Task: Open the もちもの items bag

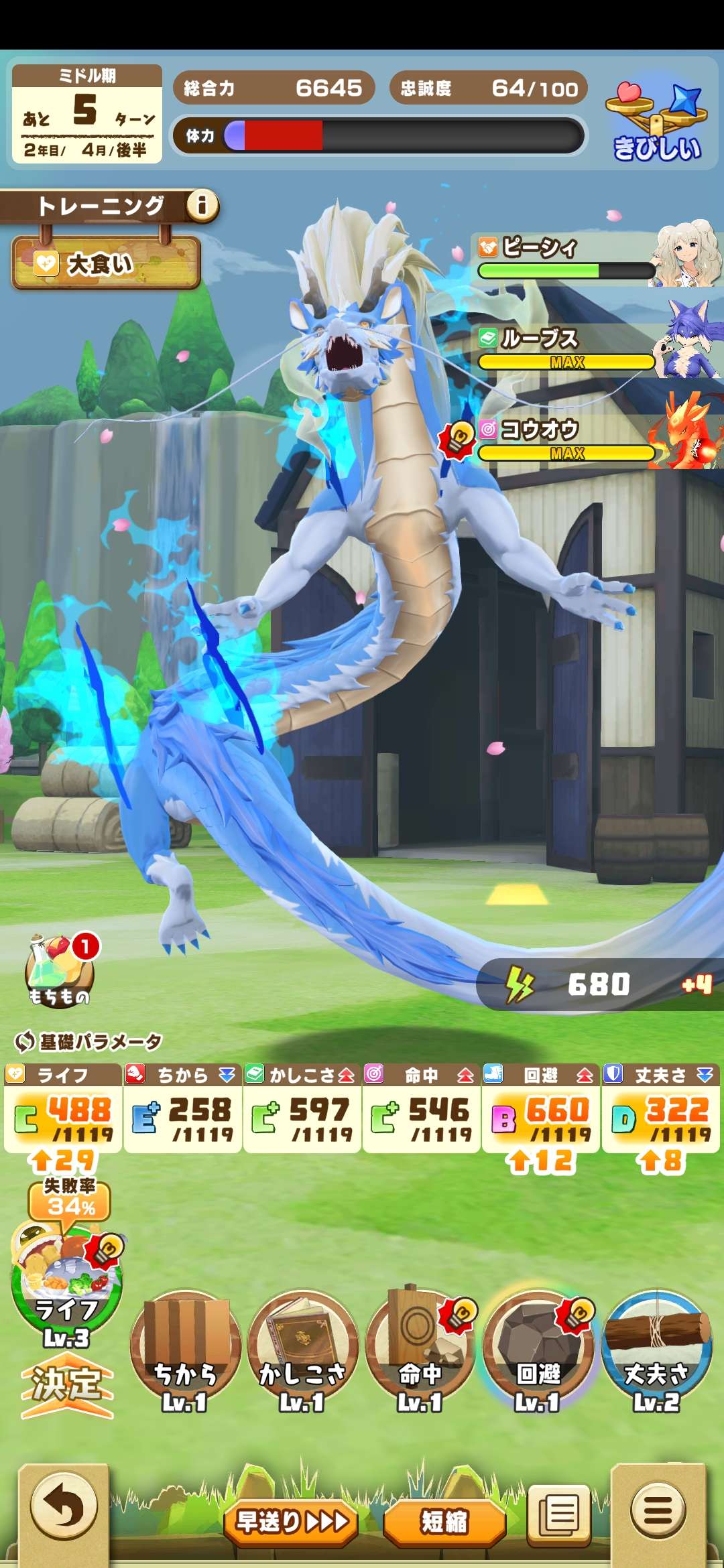Action: coord(60,971)
